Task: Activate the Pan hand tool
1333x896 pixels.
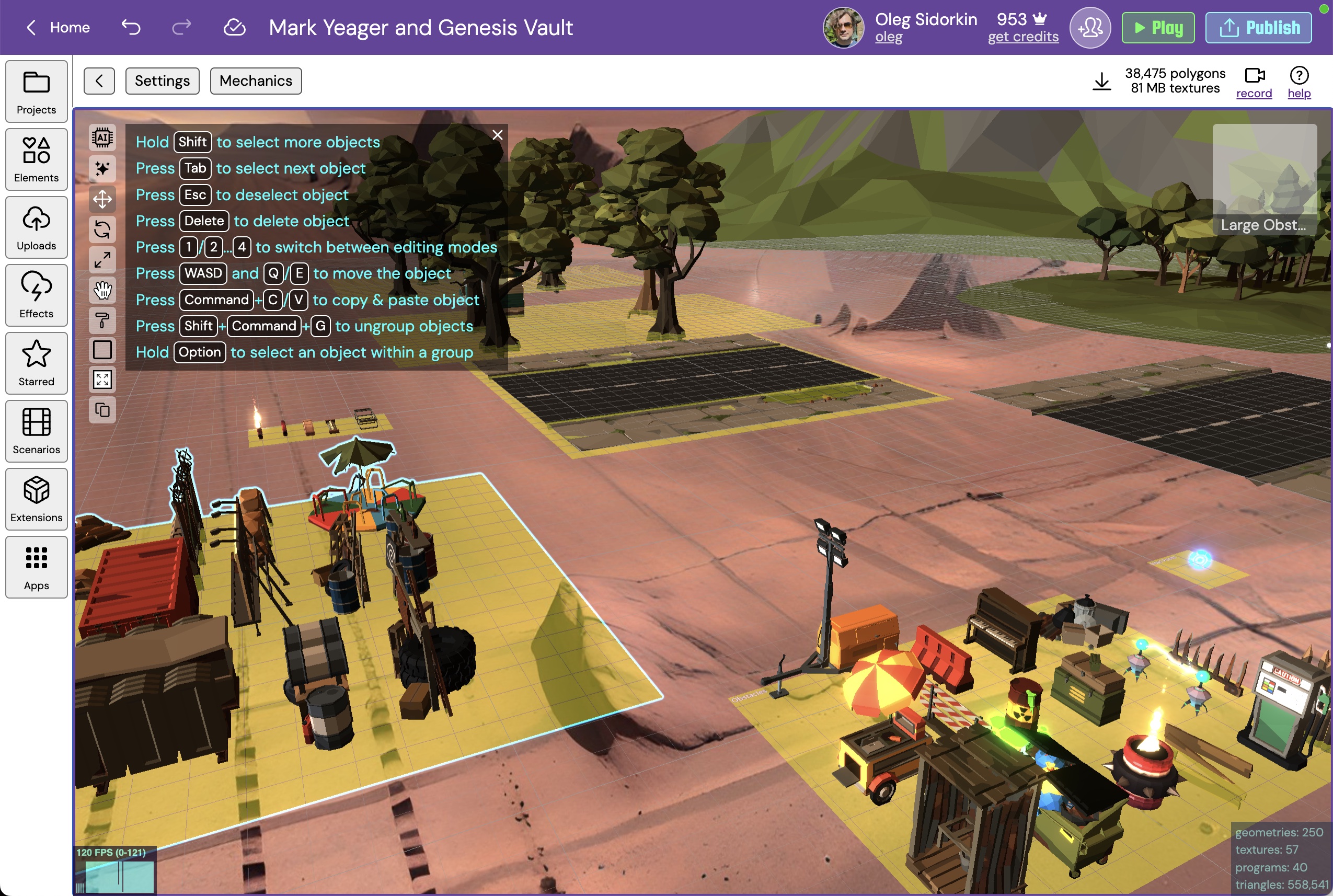Action: pyautogui.click(x=103, y=290)
